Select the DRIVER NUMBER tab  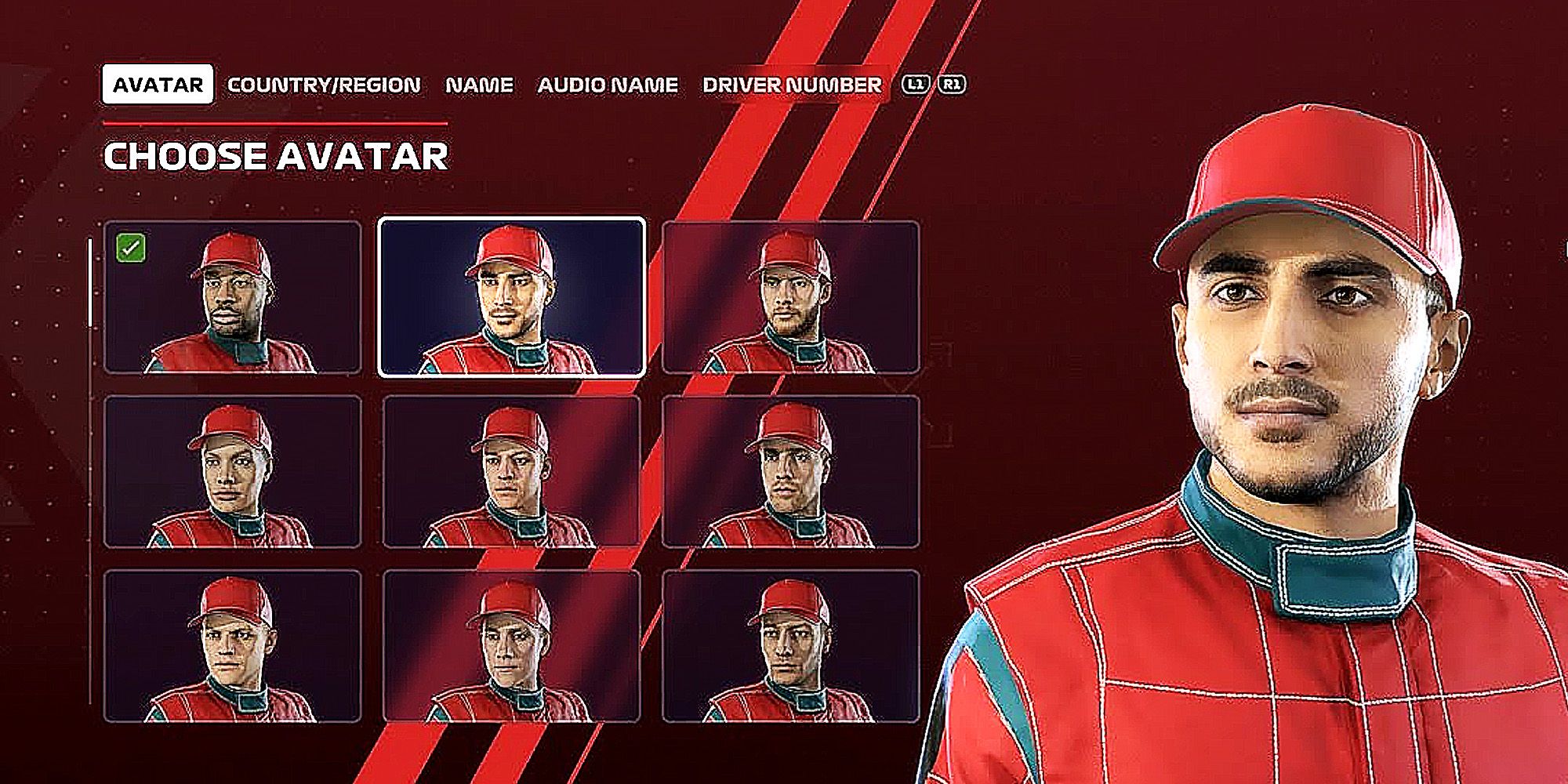click(x=792, y=85)
